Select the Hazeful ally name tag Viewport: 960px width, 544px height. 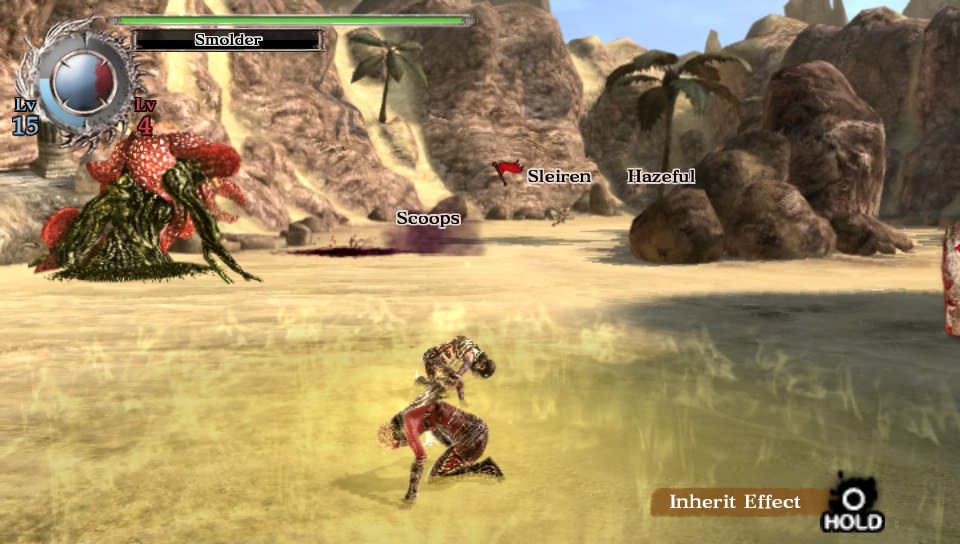click(x=661, y=177)
